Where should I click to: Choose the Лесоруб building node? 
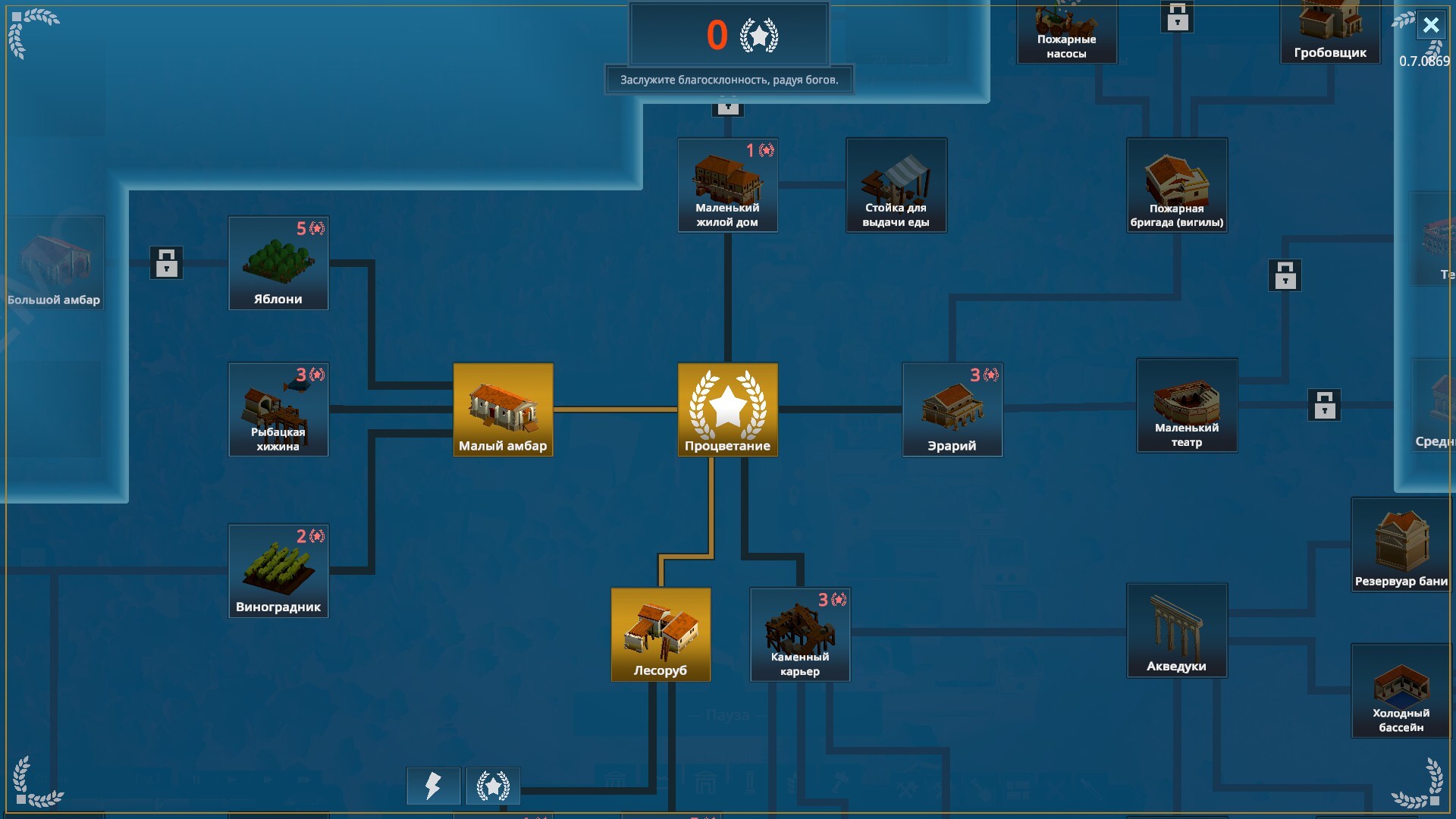click(x=661, y=634)
